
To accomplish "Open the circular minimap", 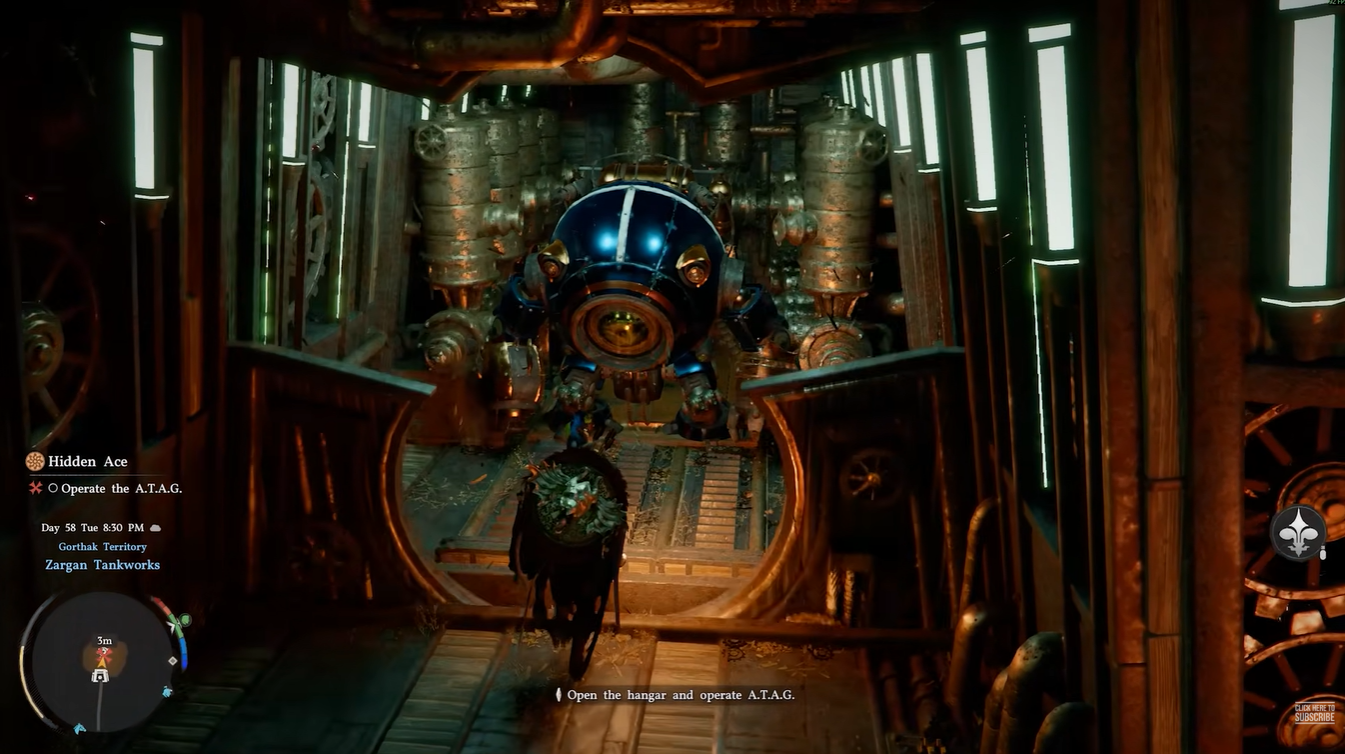I will click(100, 658).
